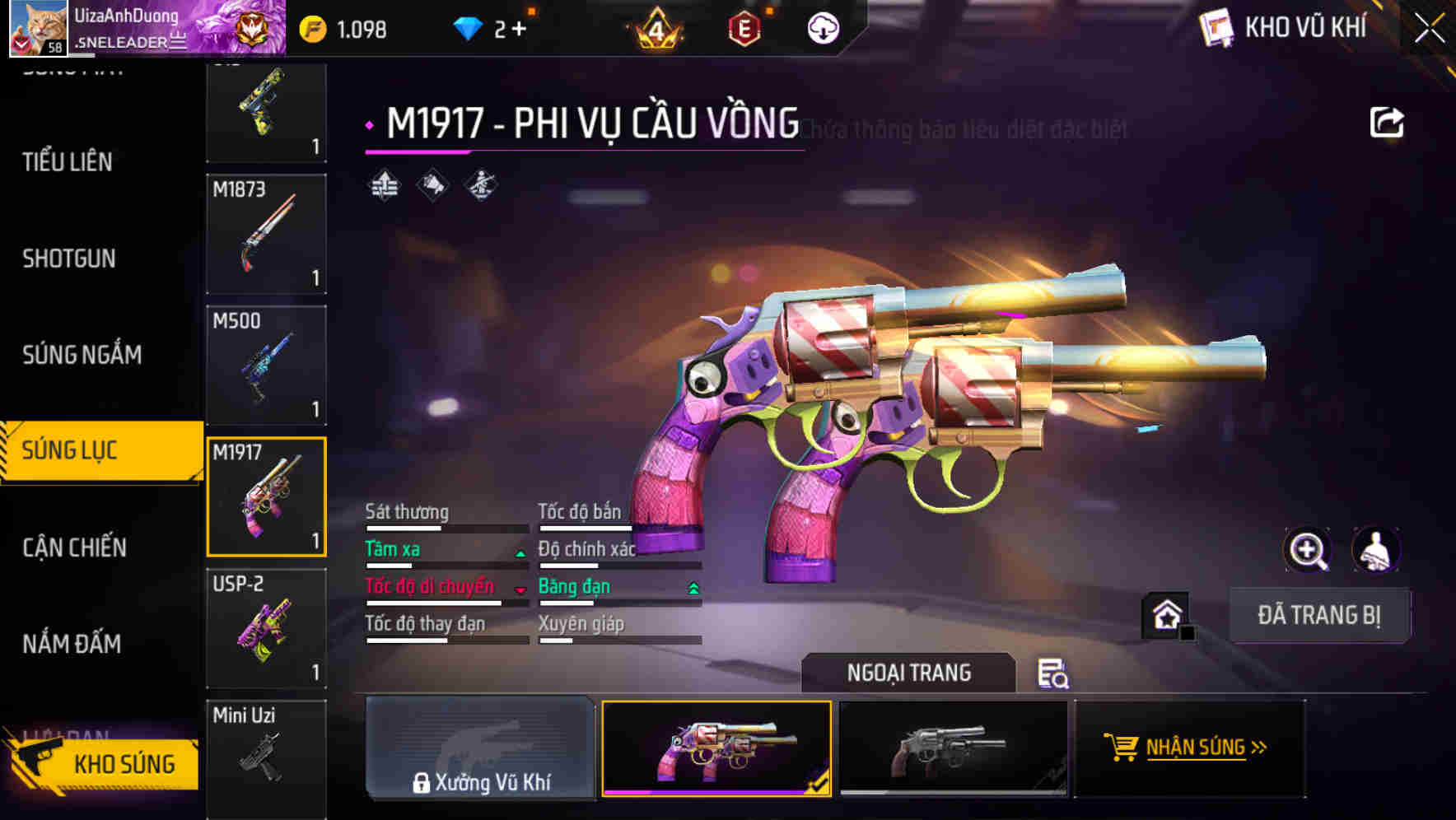This screenshot has height=820, width=1456.
Task: Open the share icon at top right
Action: pyautogui.click(x=1387, y=121)
